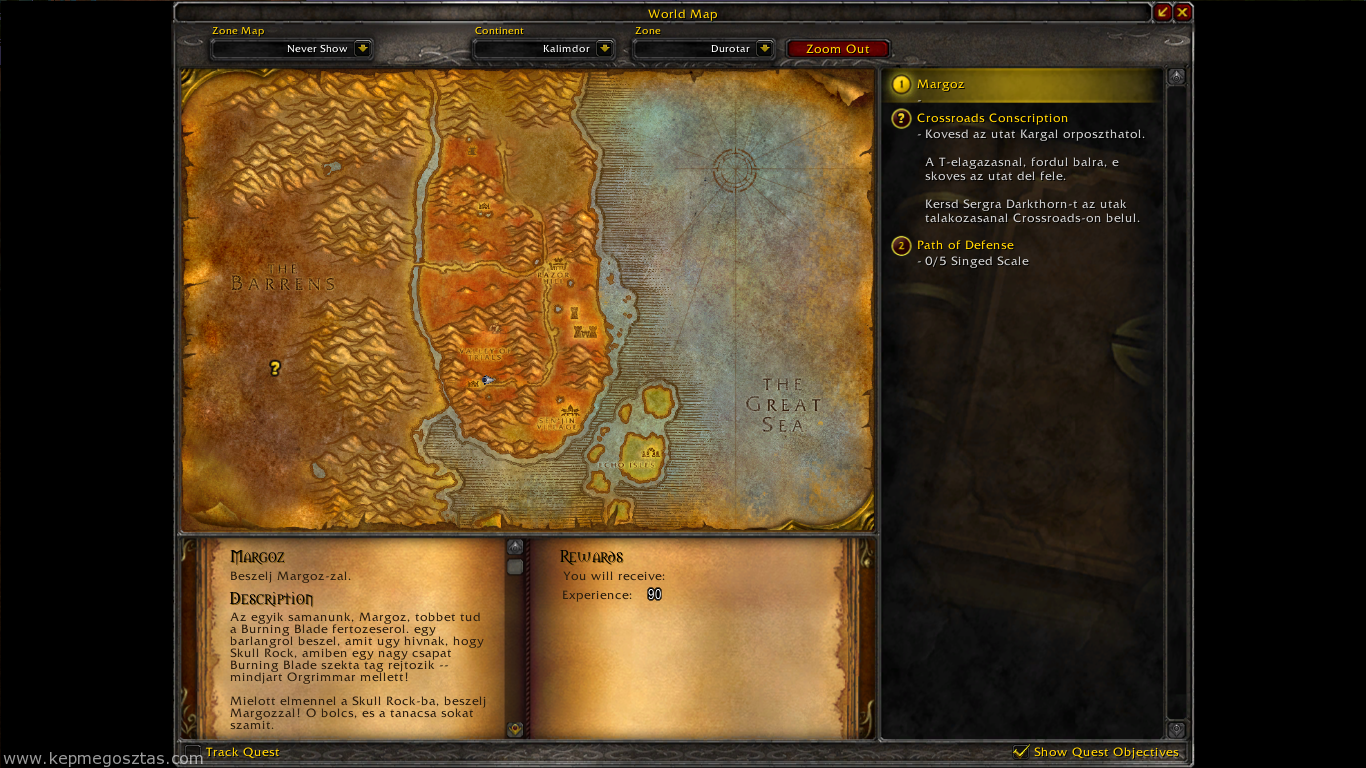The height and width of the screenshot is (768, 1366).
Task: Close the World Map window
Action: point(1182,13)
